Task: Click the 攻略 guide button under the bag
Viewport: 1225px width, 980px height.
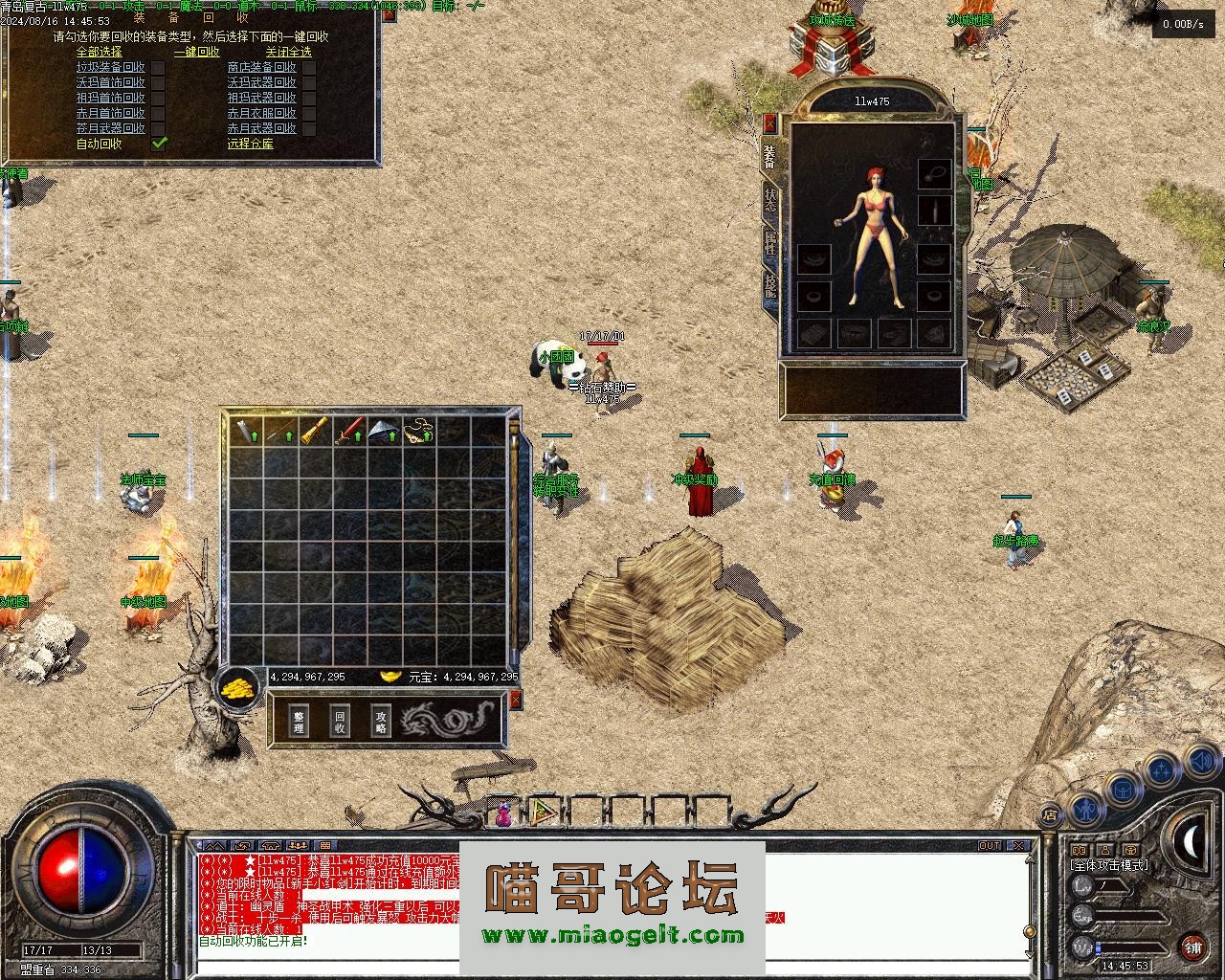Action: [x=381, y=722]
